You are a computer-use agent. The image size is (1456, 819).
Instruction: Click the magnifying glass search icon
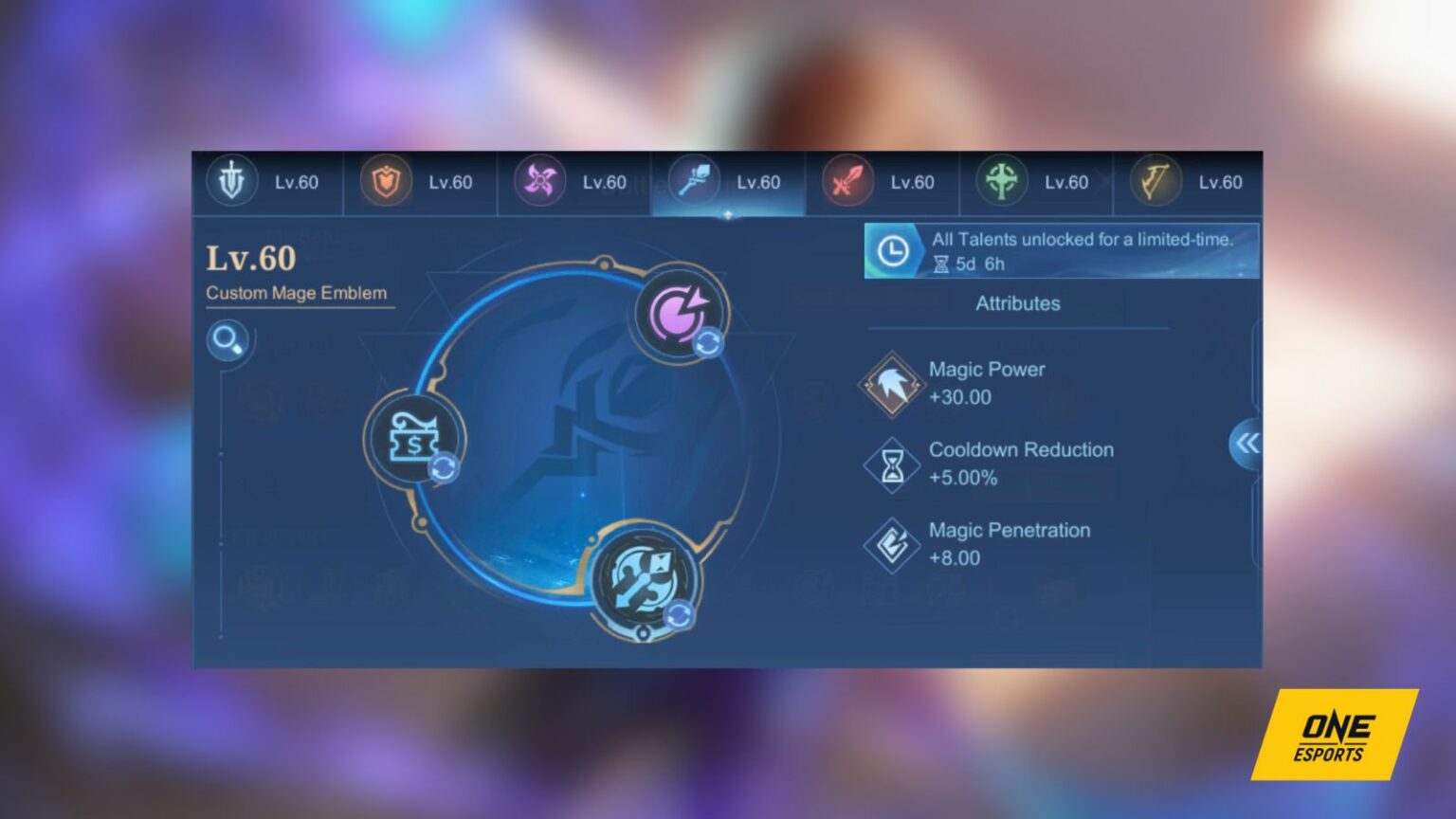(228, 339)
